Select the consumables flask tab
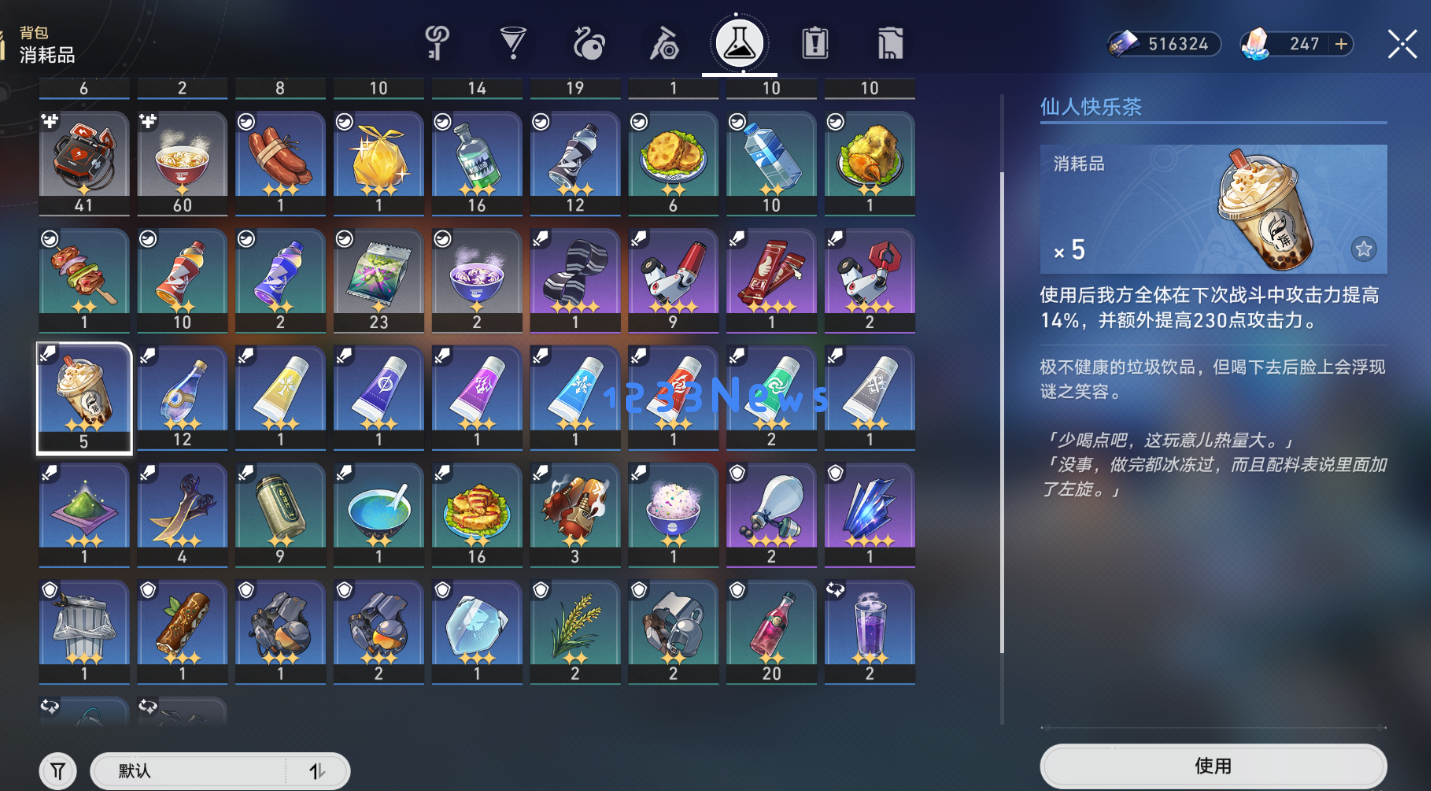 tap(740, 43)
